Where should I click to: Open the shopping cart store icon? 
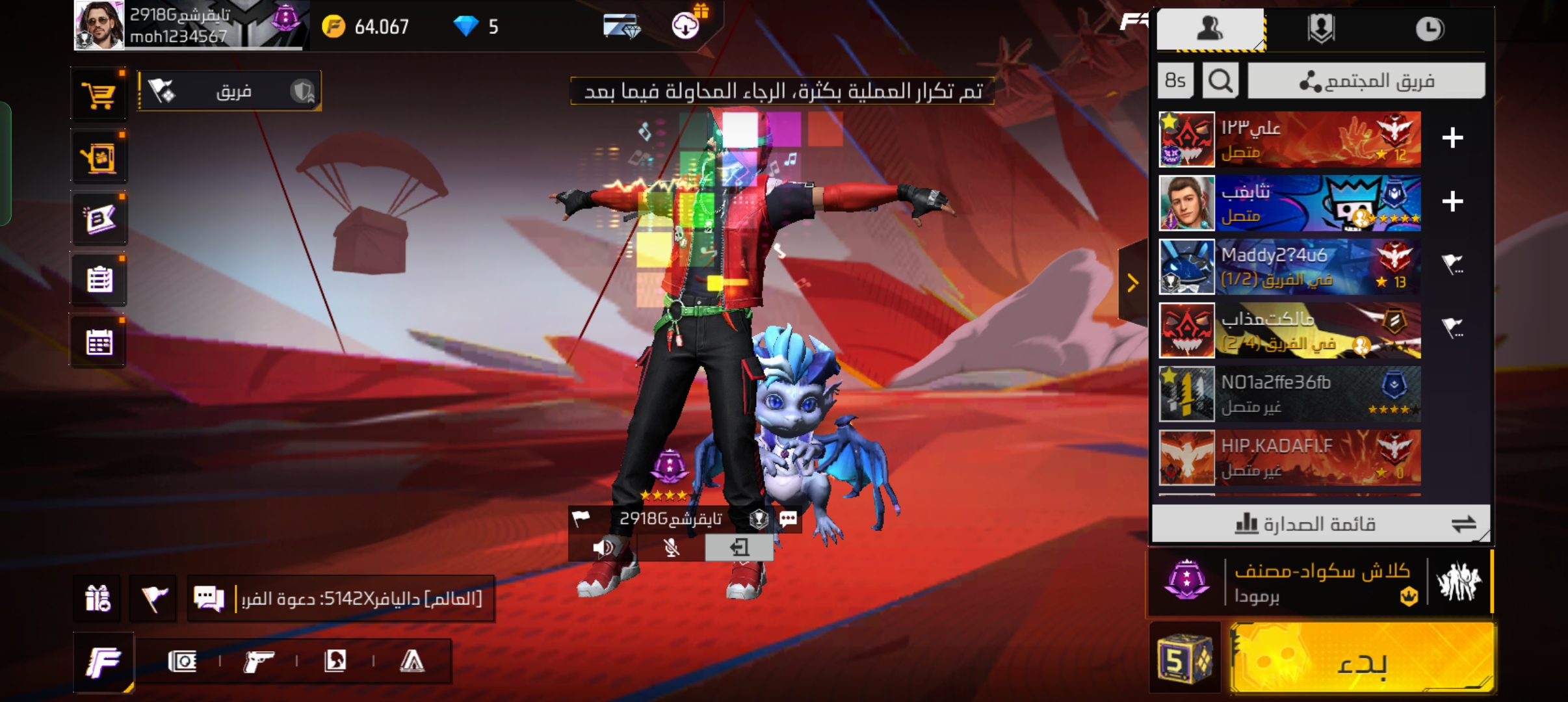[x=99, y=96]
